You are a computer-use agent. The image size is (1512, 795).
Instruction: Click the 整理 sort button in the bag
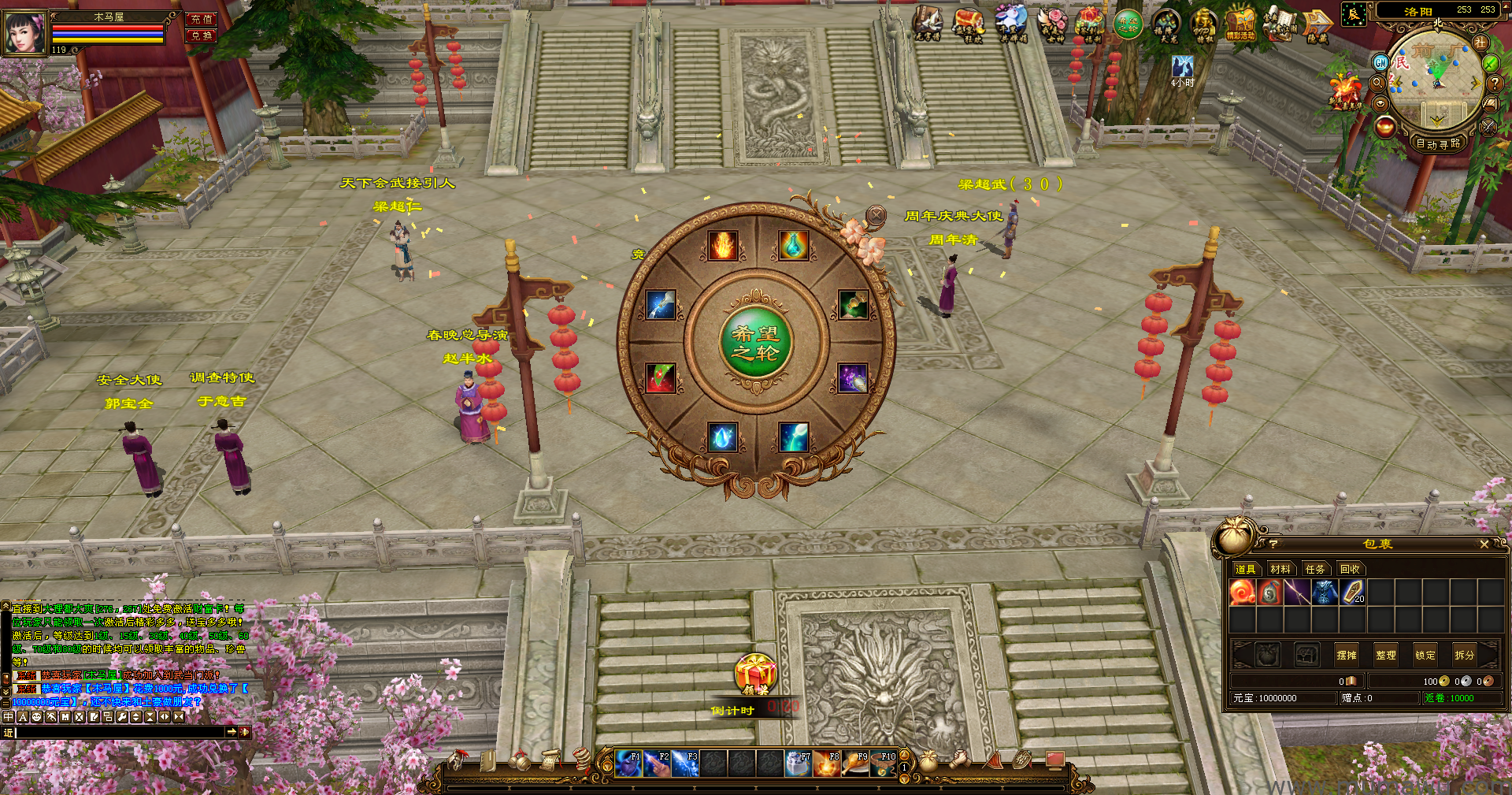(x=1386, y=655)
